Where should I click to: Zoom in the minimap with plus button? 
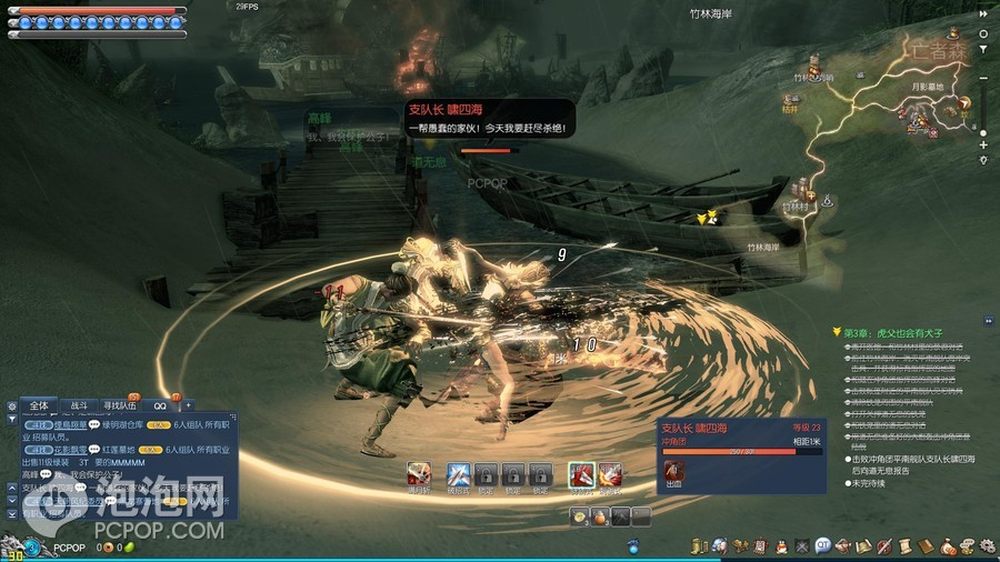click(983, 145)
